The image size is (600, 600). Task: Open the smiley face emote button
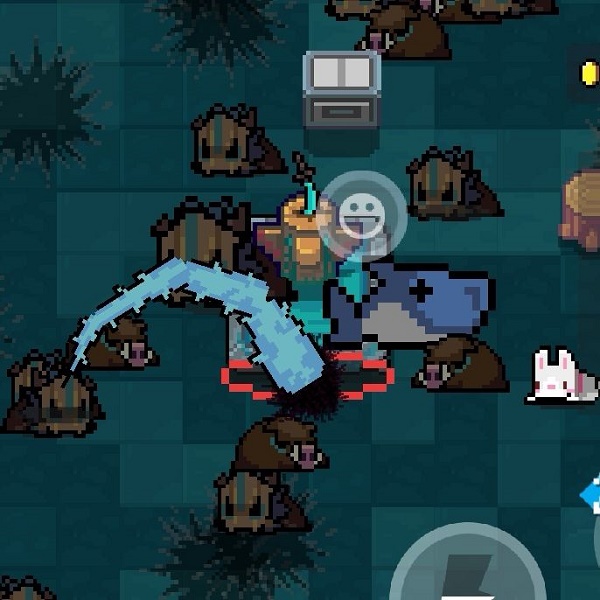363,214
